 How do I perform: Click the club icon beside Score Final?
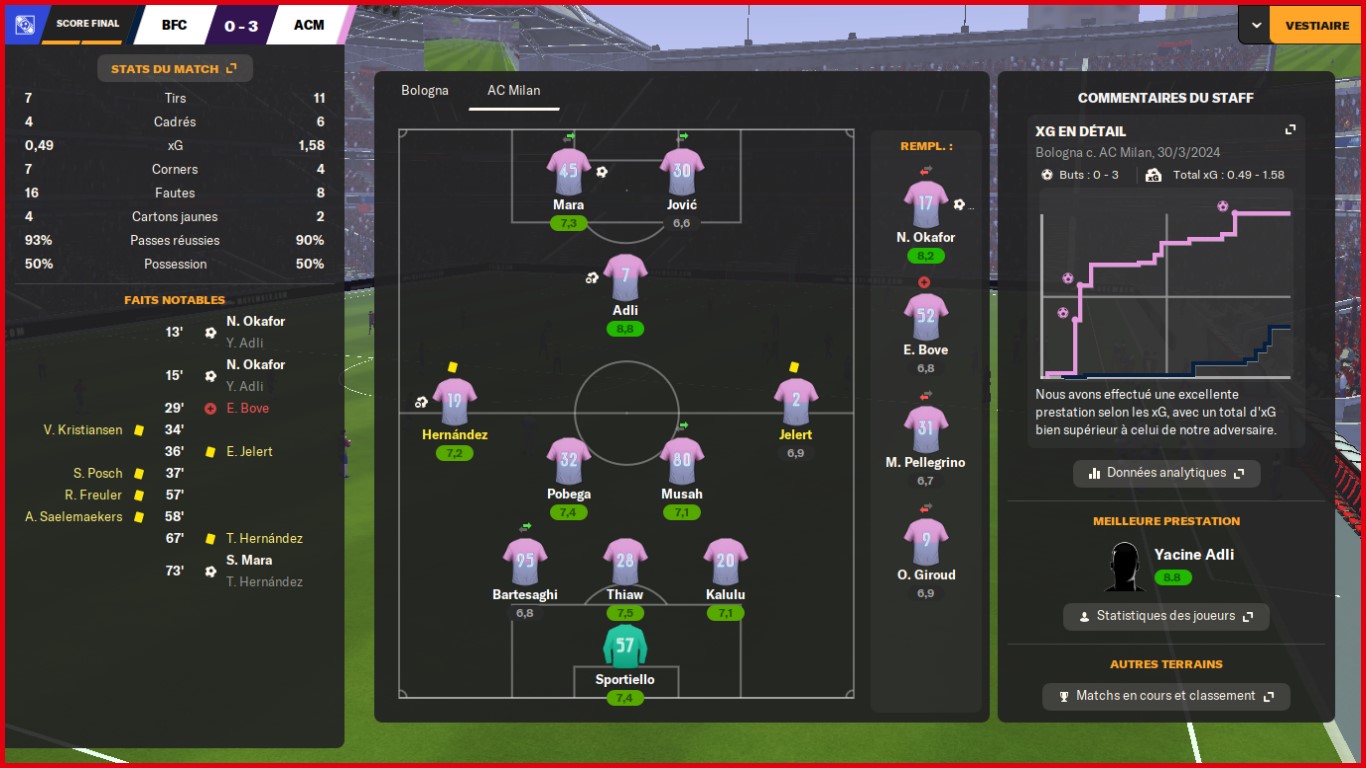tap(24, 25)
